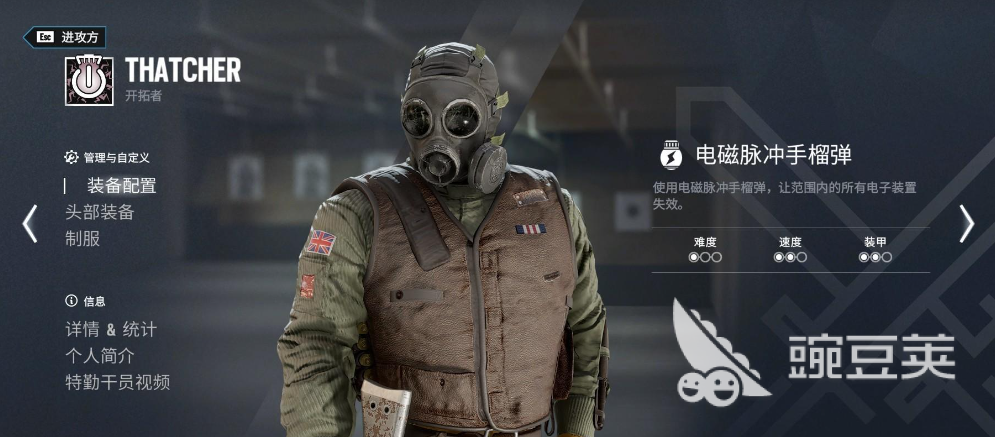The image size is (995, 437).
Task: Select the 电磁脉冲手榴弹 EMP grenade gadget icon
Action: click(671, 155)
